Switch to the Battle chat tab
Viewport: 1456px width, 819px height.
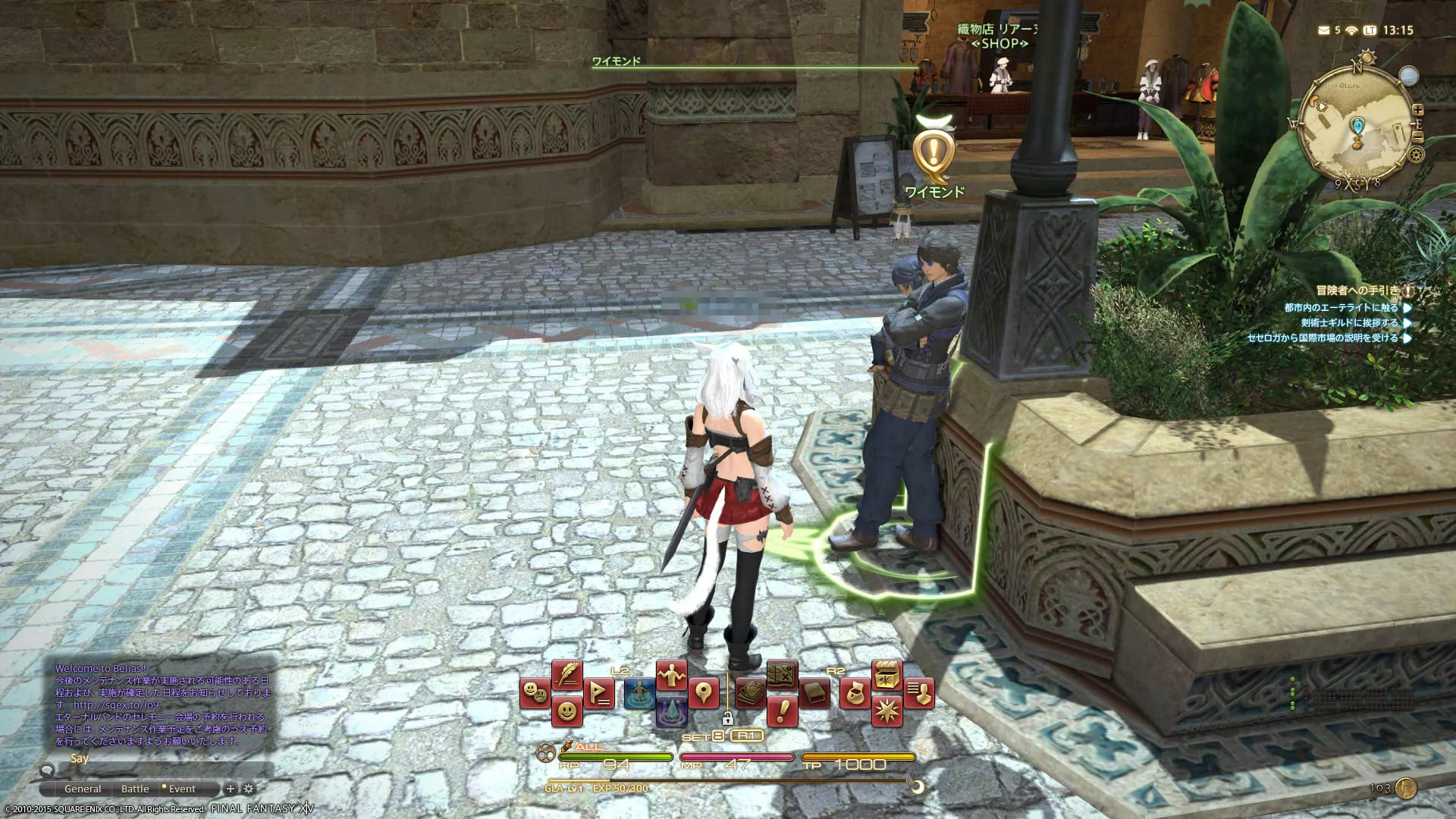135,789
